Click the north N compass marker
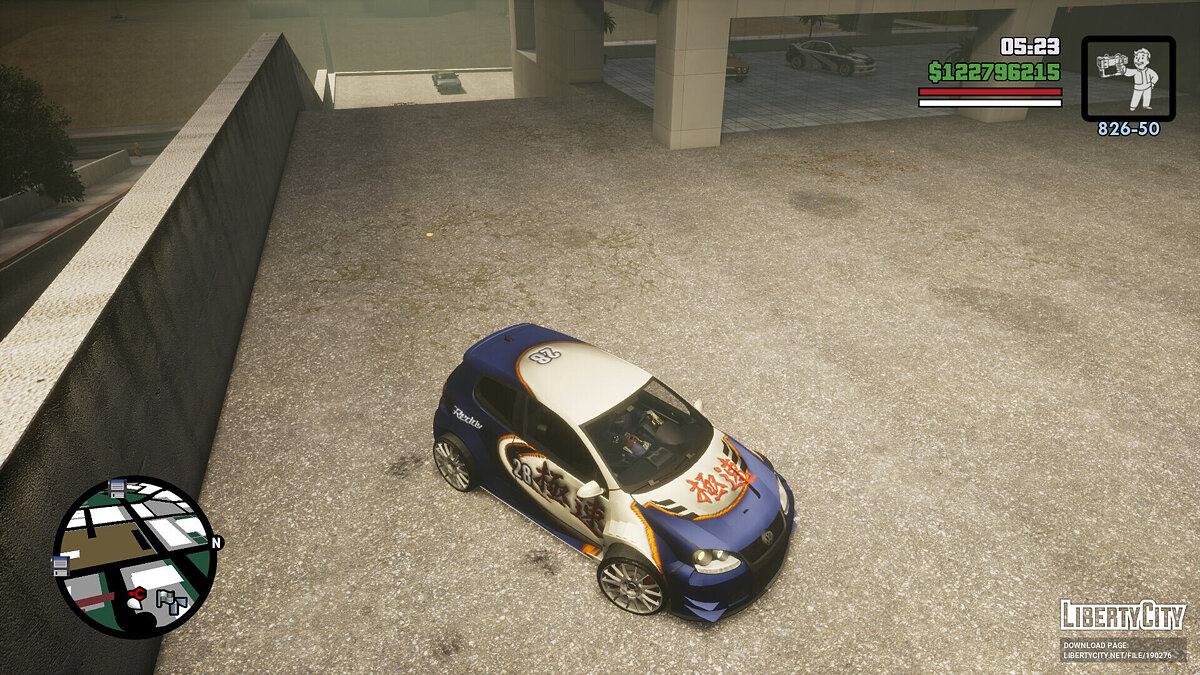Image resolution: width=1200 pixels, height=675 pixels. click(x=216, y=543)
